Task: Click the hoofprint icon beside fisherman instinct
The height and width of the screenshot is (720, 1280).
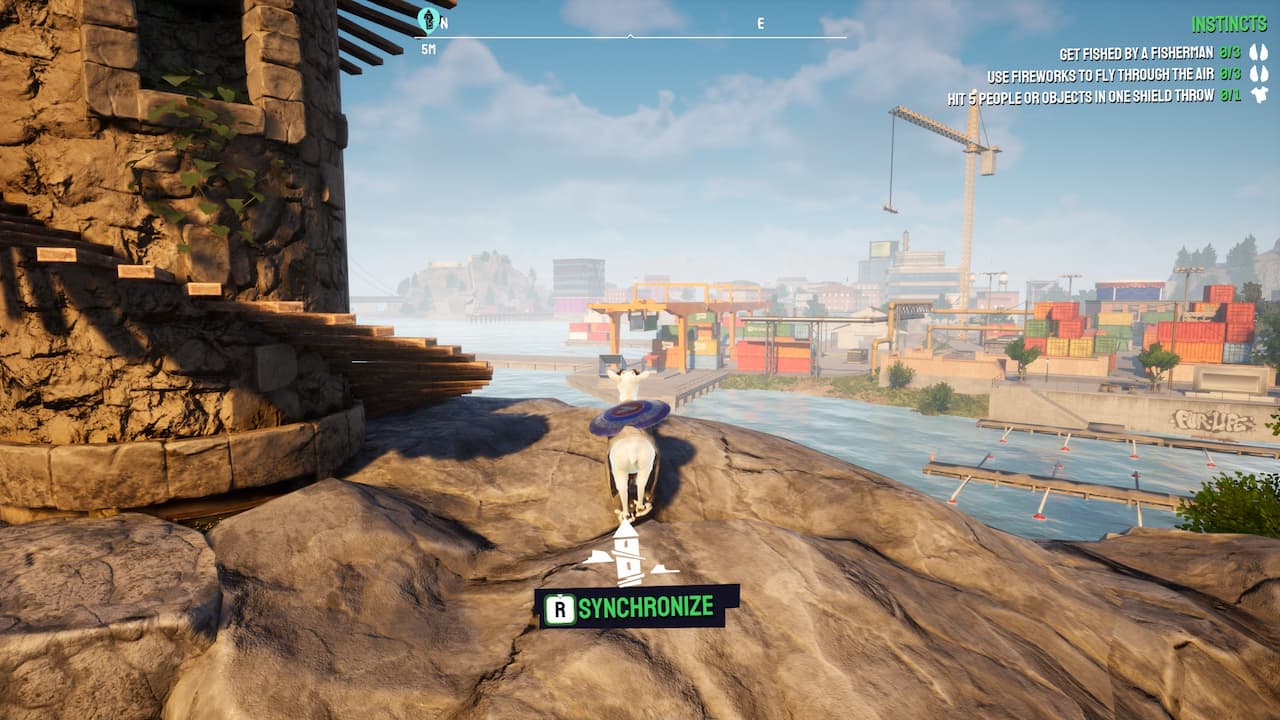Action: tap(1258, 52)
